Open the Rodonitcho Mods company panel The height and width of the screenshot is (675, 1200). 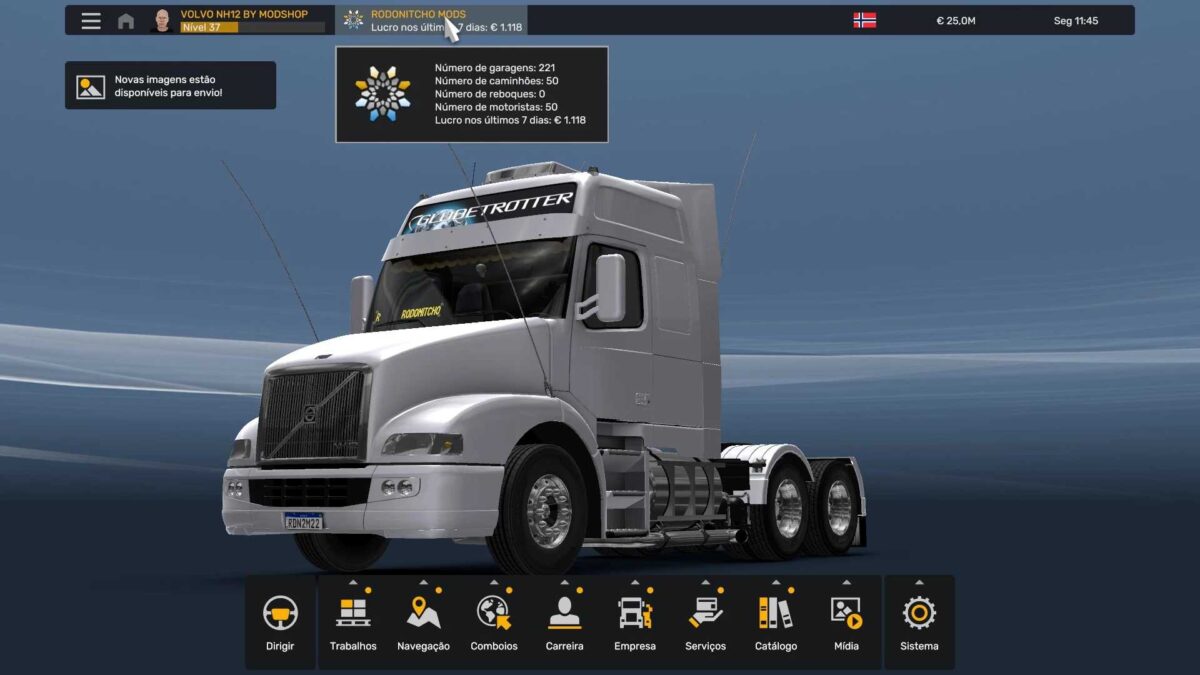pyautogui.click(x=430, y=21)
